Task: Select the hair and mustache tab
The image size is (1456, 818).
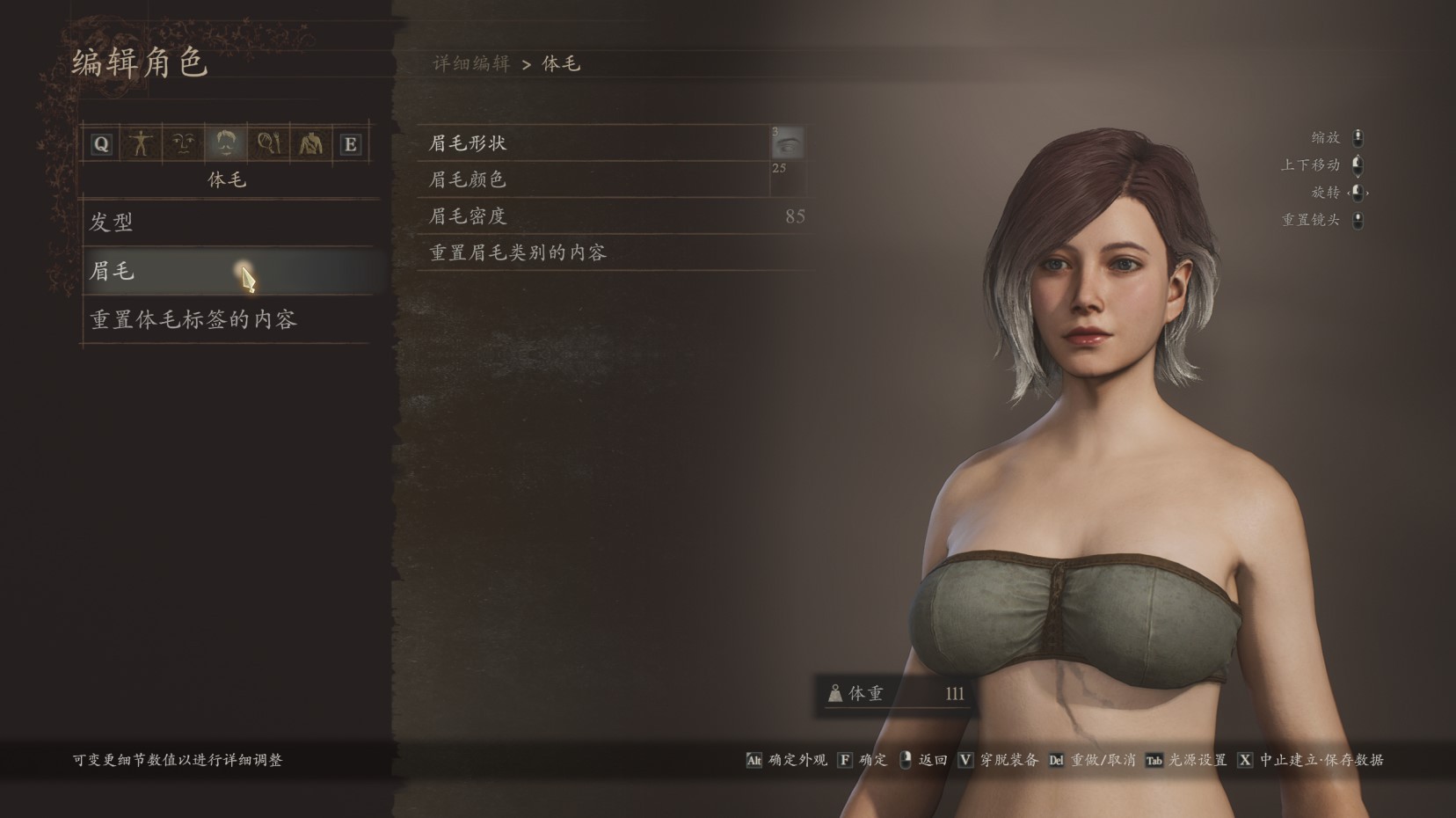Action: pyautogui.click(x=225, y=143)
